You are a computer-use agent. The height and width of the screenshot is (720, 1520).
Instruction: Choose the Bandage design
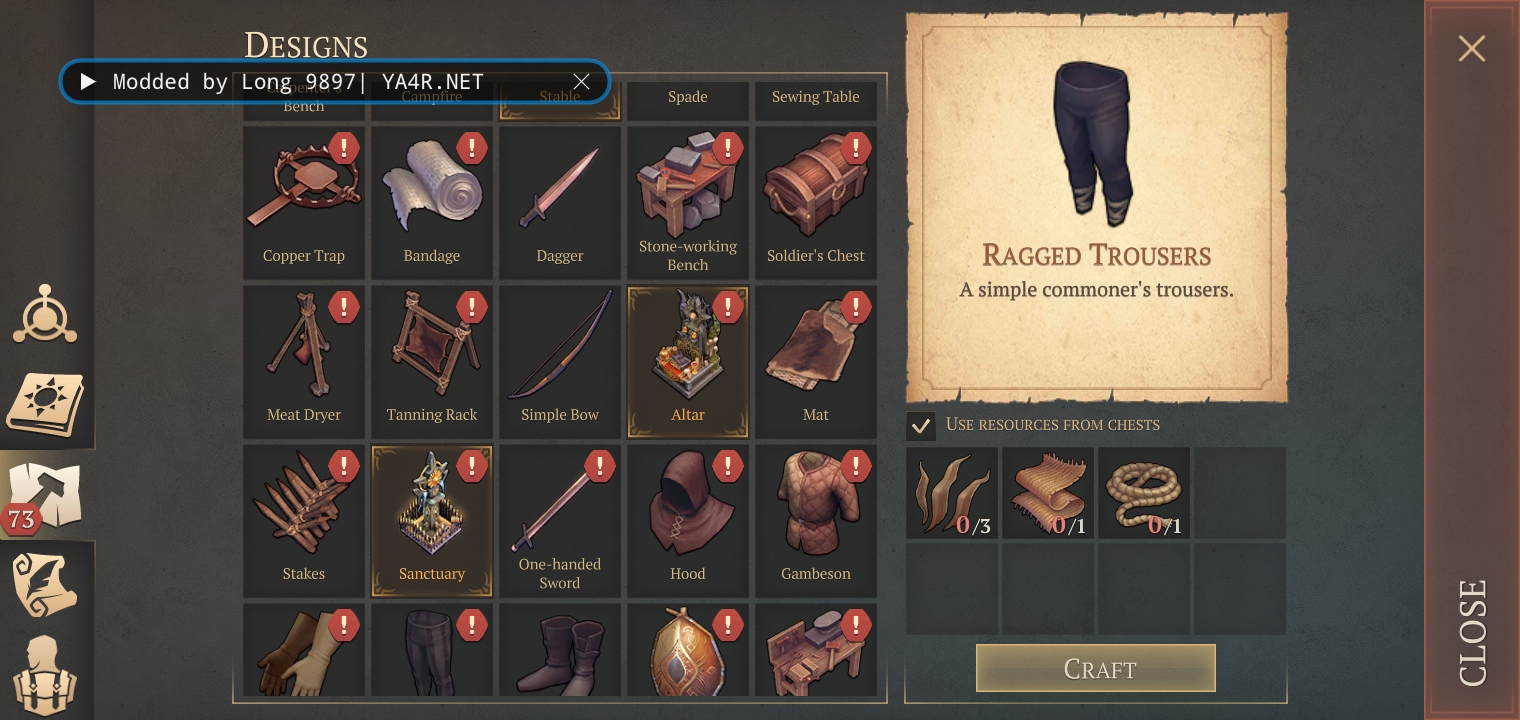coord(432,203)
